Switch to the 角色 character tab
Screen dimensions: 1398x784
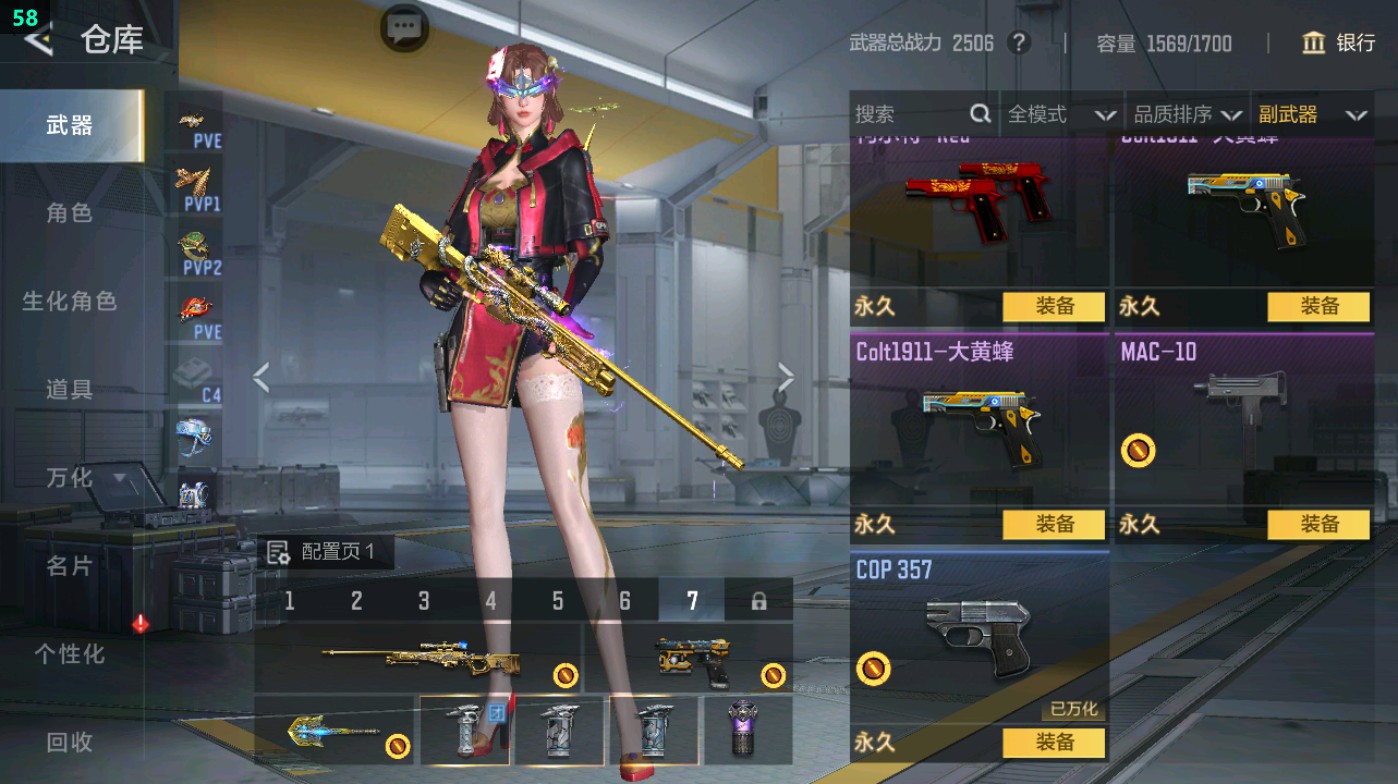point(70,213)
